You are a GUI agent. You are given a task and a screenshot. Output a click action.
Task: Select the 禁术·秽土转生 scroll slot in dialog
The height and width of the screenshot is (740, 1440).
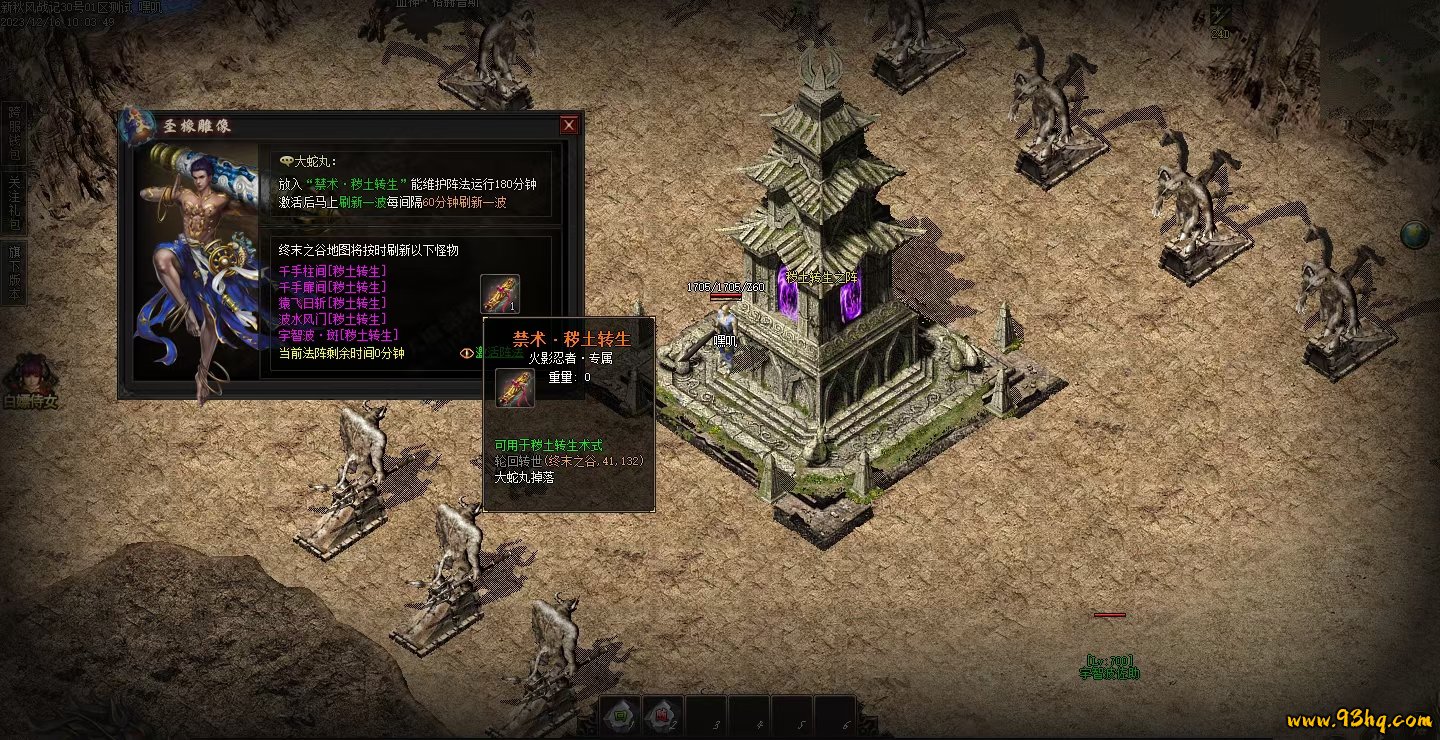point(499,293)
